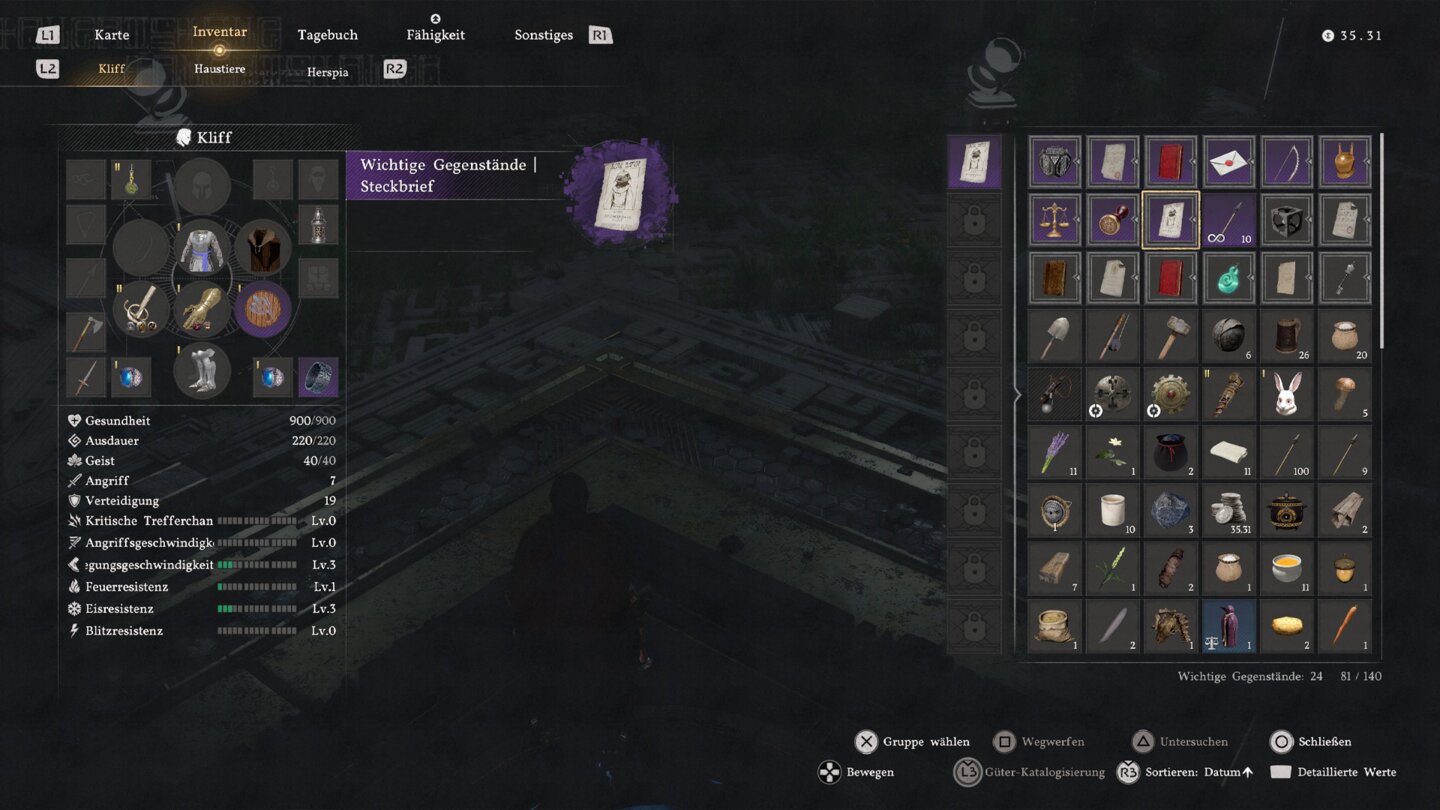Pick the golden scales item
Viewport: 1440px width, 810px height.
click(x=1055, y=220)
